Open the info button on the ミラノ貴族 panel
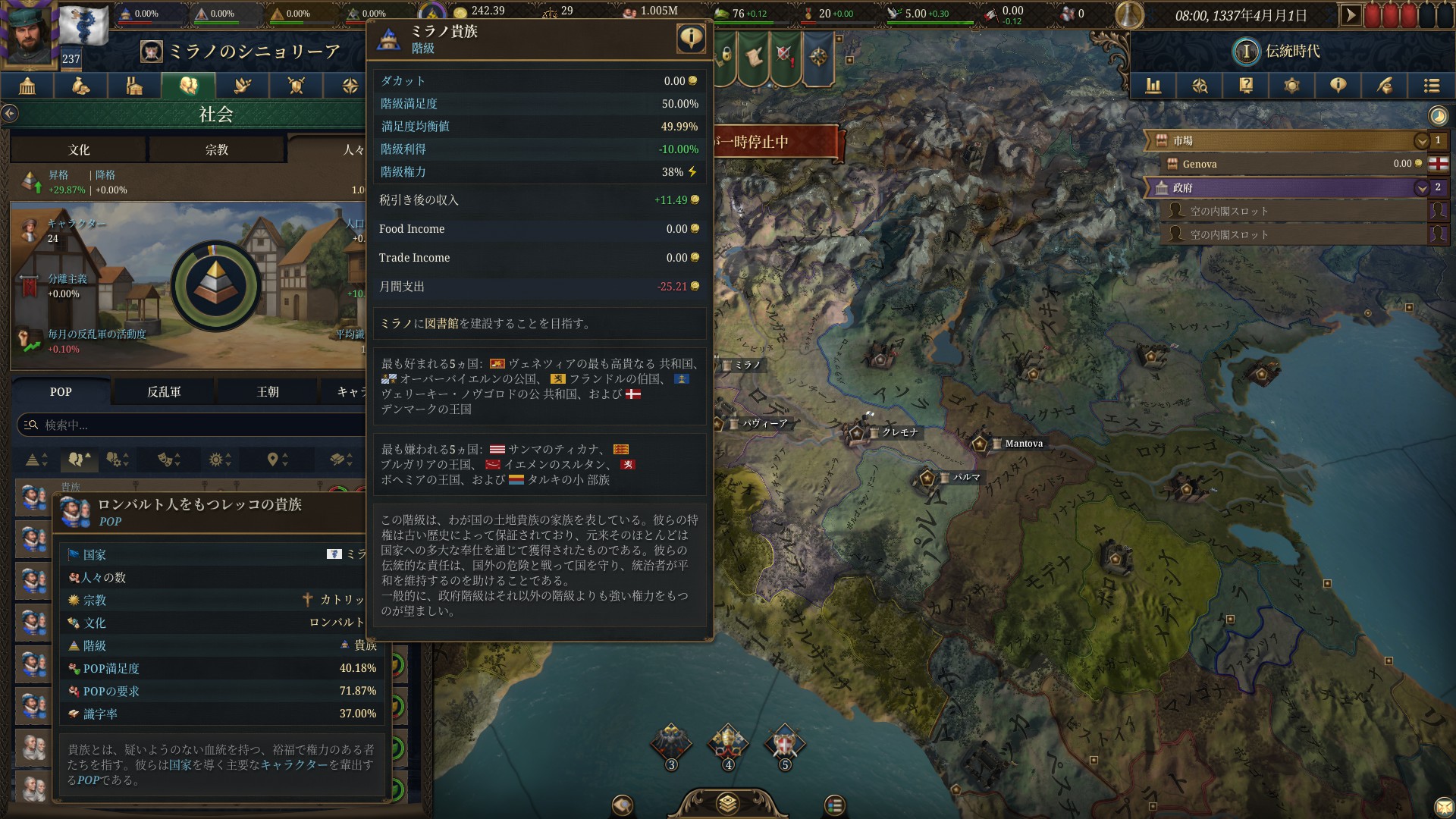 click(x=691, y=39)
